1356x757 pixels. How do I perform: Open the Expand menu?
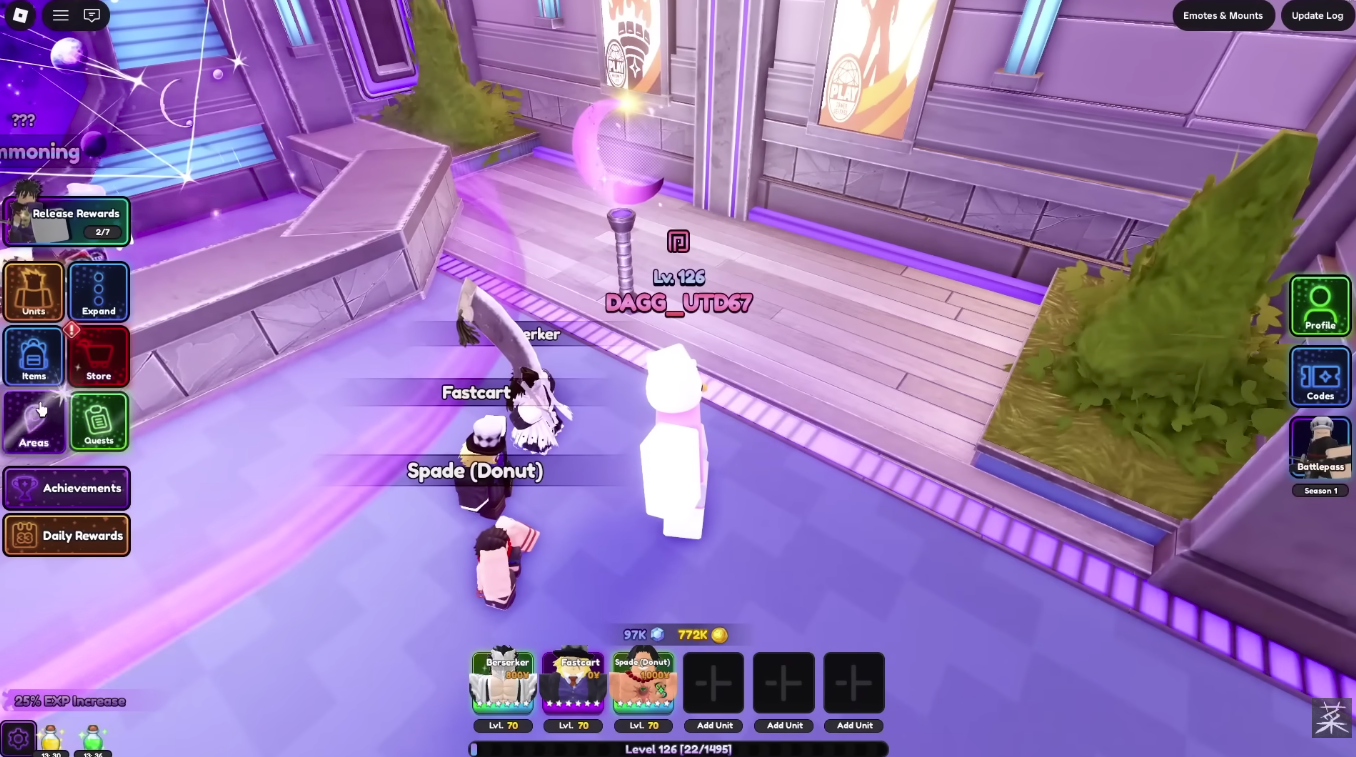(97, 292)
